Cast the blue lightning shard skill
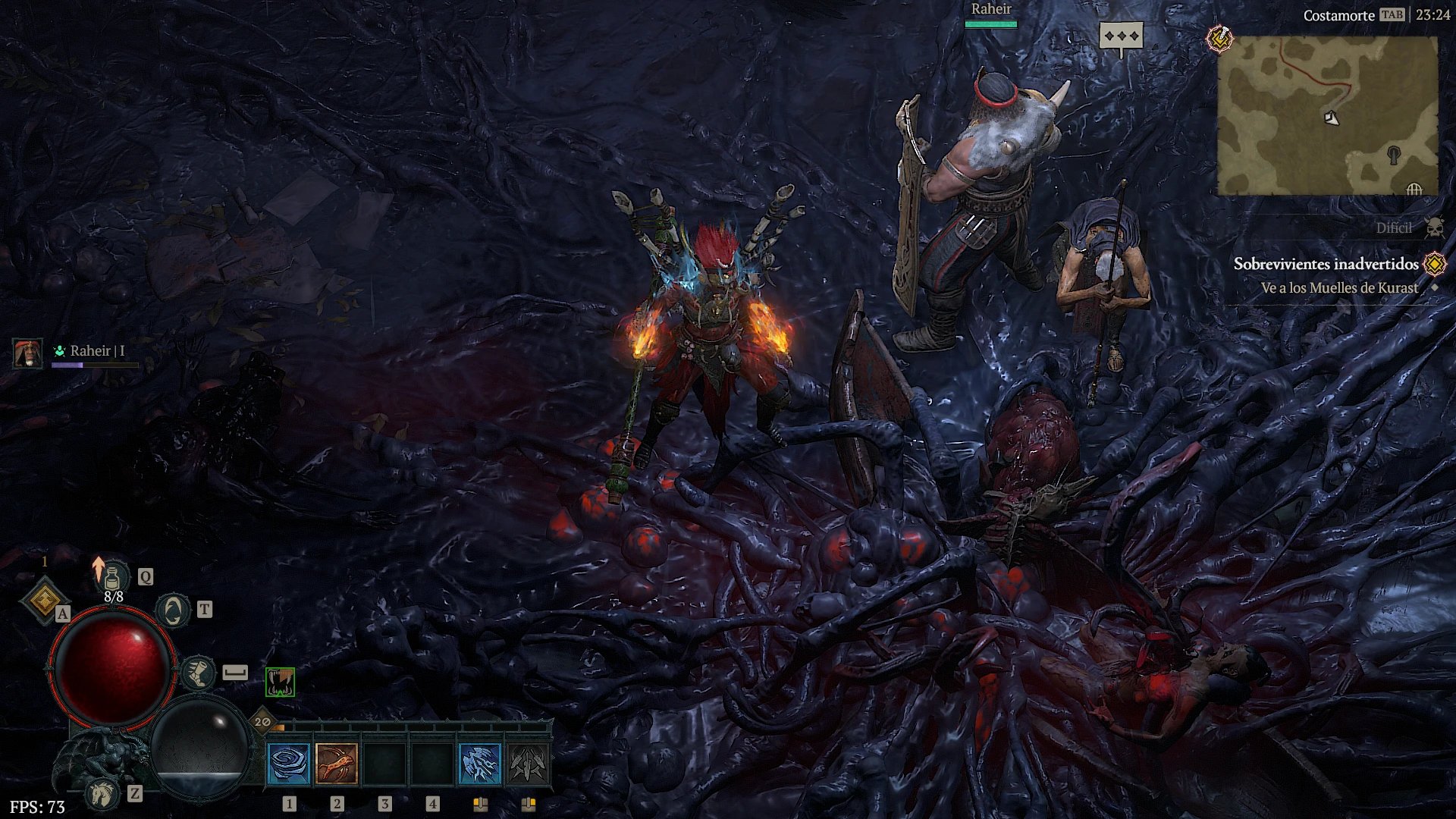Screen dimensions: 1456x819 pyautogui.click(x=480, y=763)
